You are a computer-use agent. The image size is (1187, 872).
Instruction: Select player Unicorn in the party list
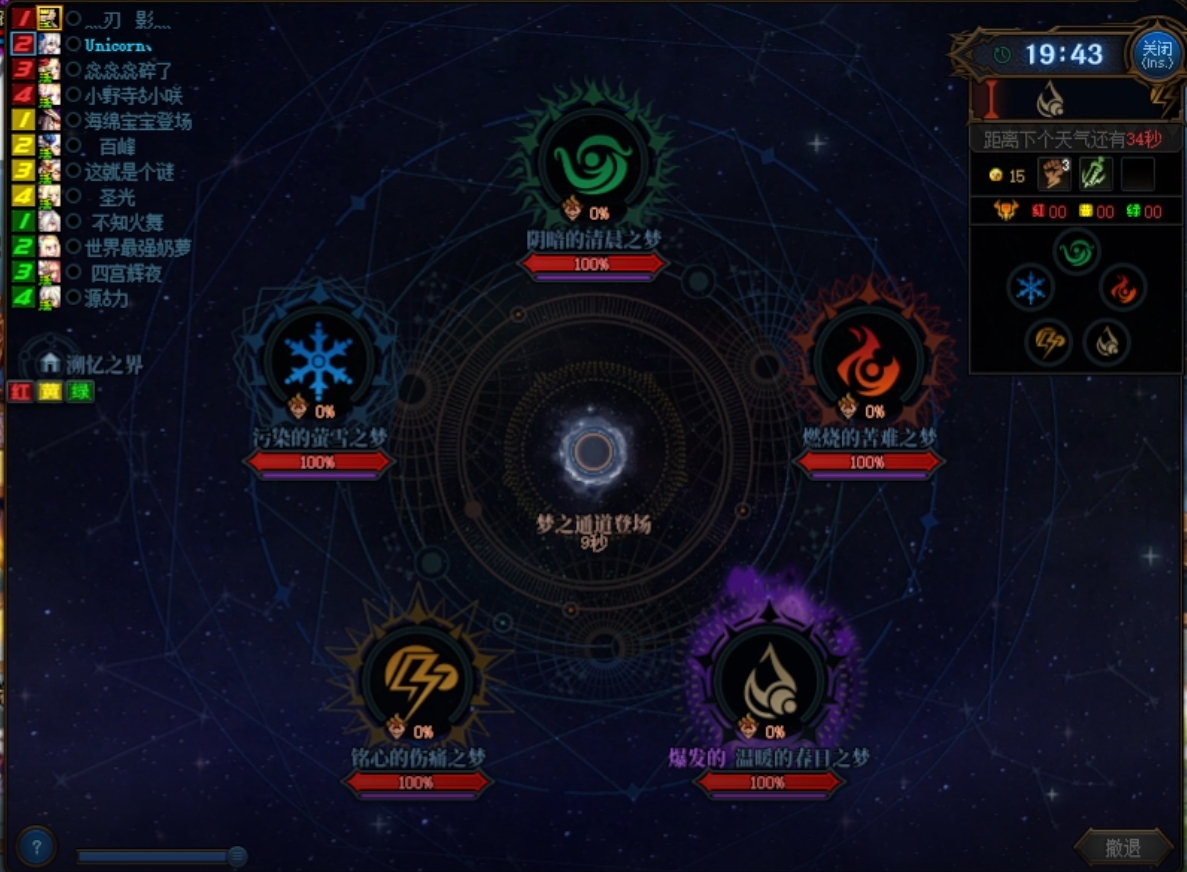[117, 45]
